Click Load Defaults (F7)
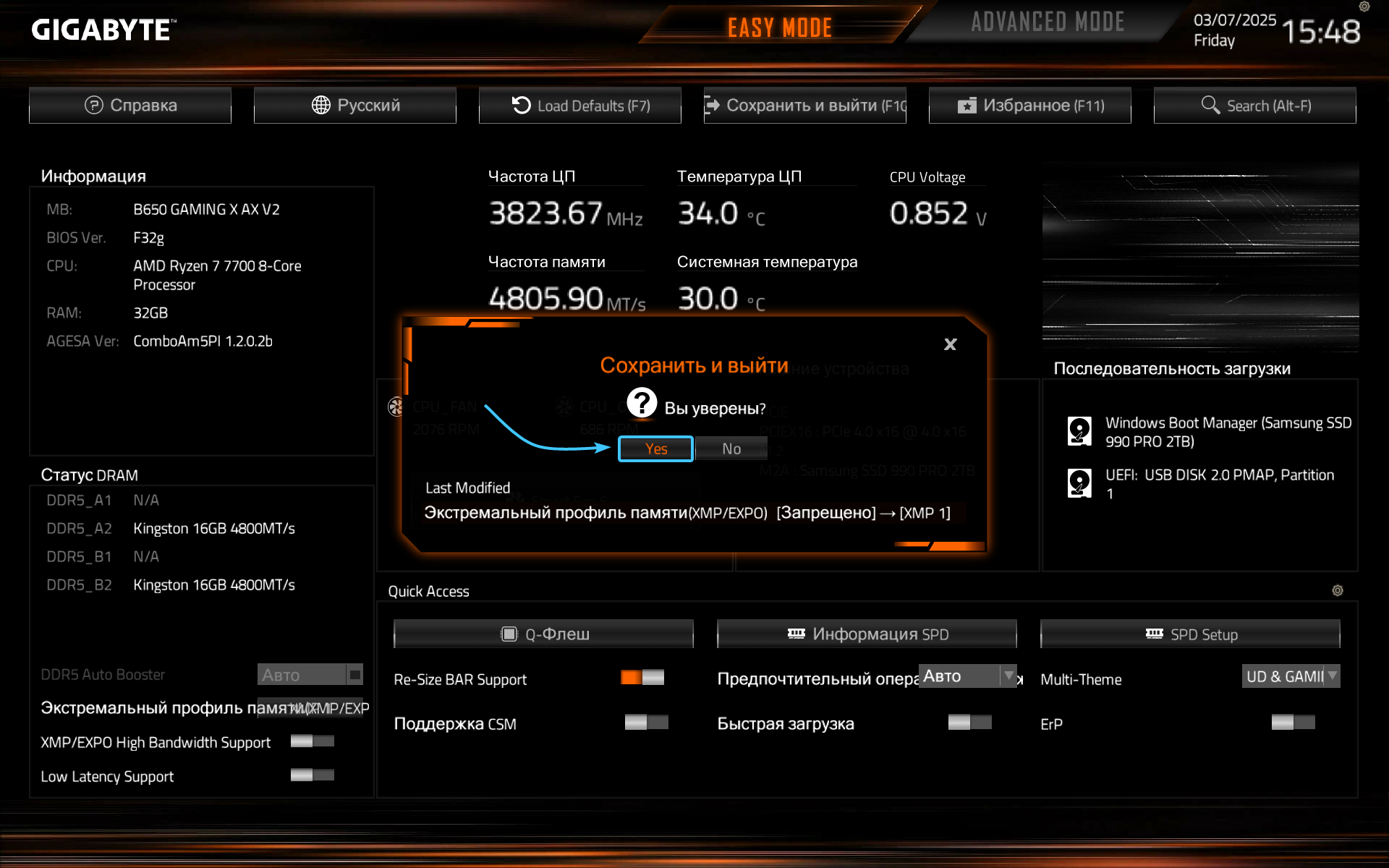 [580, 106]
